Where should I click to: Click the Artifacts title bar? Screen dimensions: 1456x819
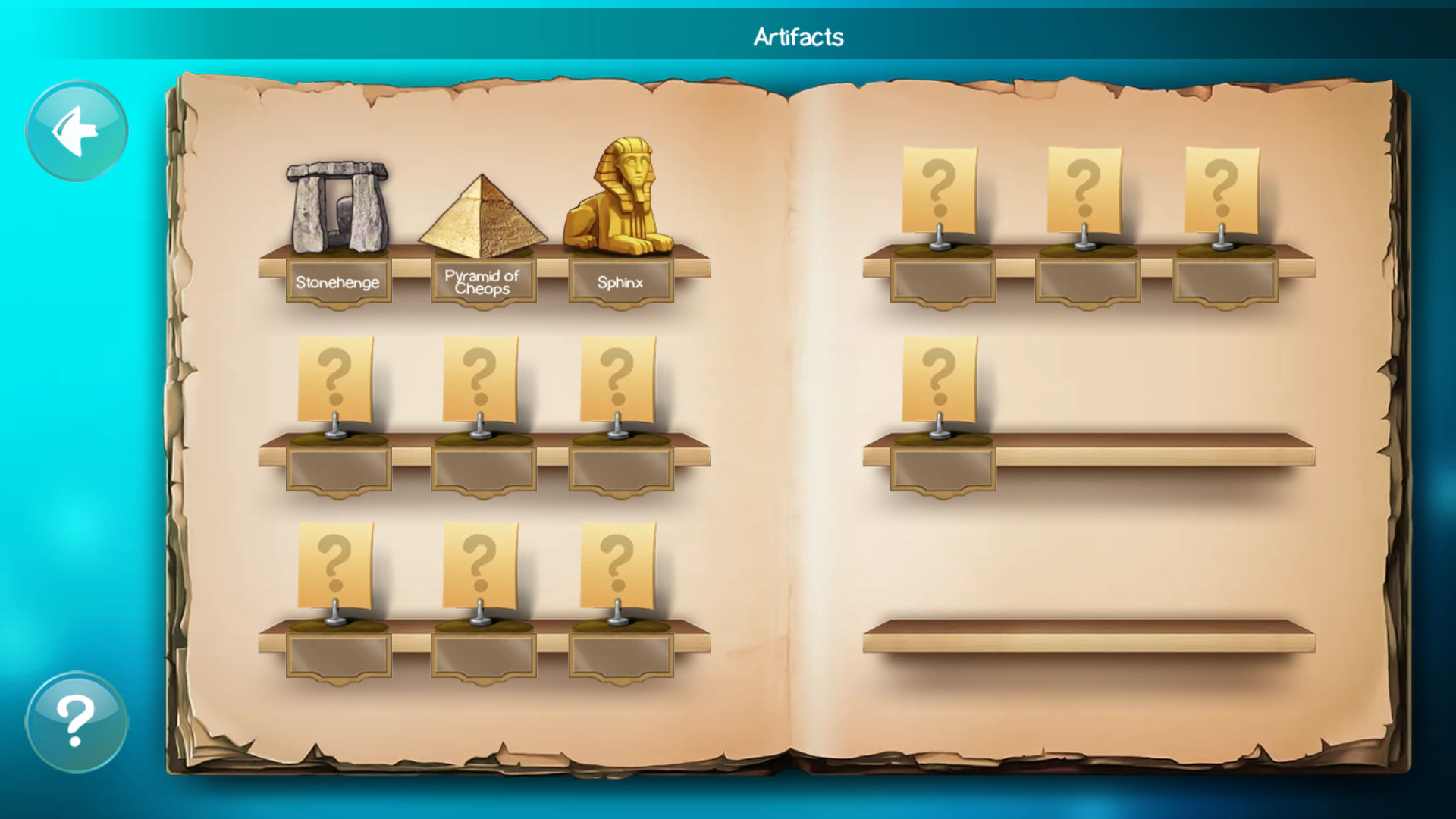[800, 34]
